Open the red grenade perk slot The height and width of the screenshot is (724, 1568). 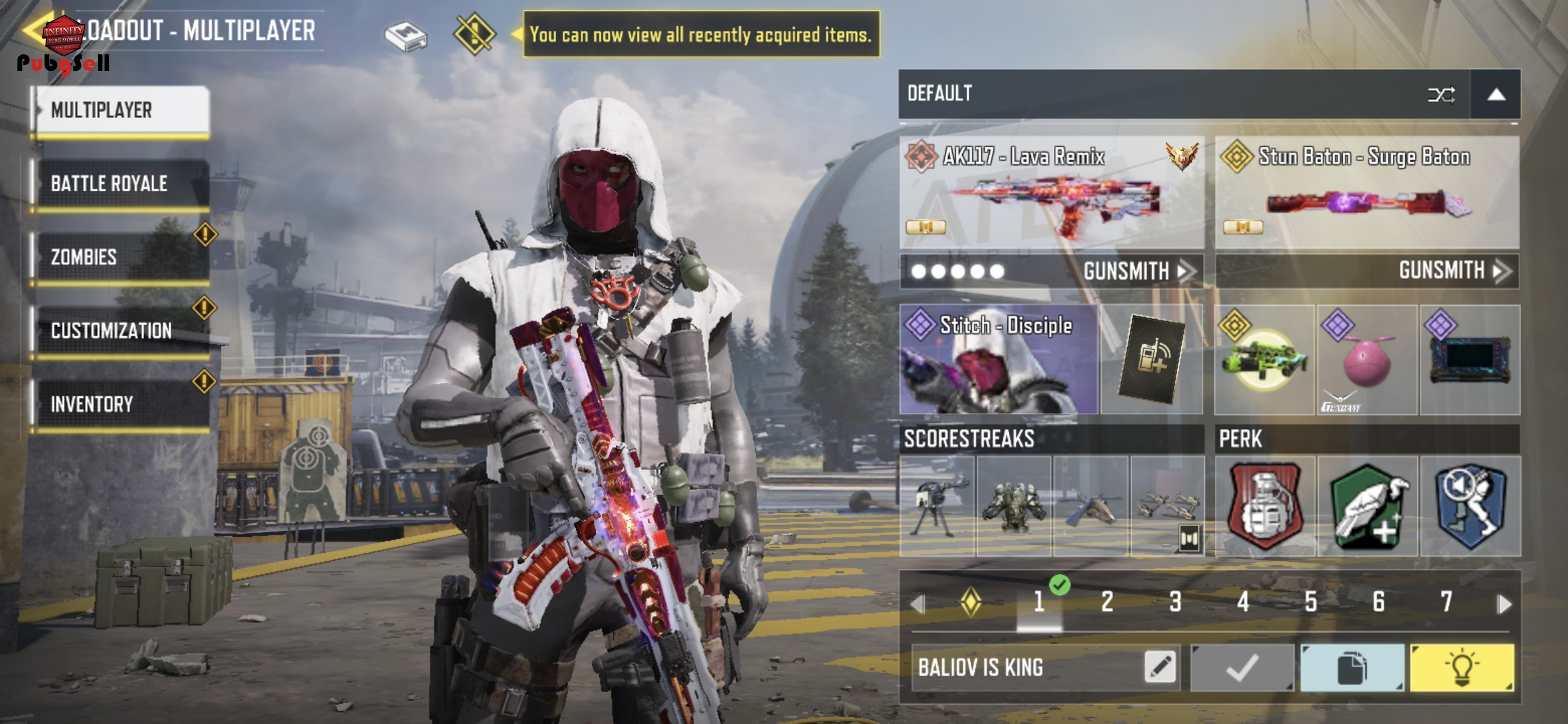[1264, 507]
